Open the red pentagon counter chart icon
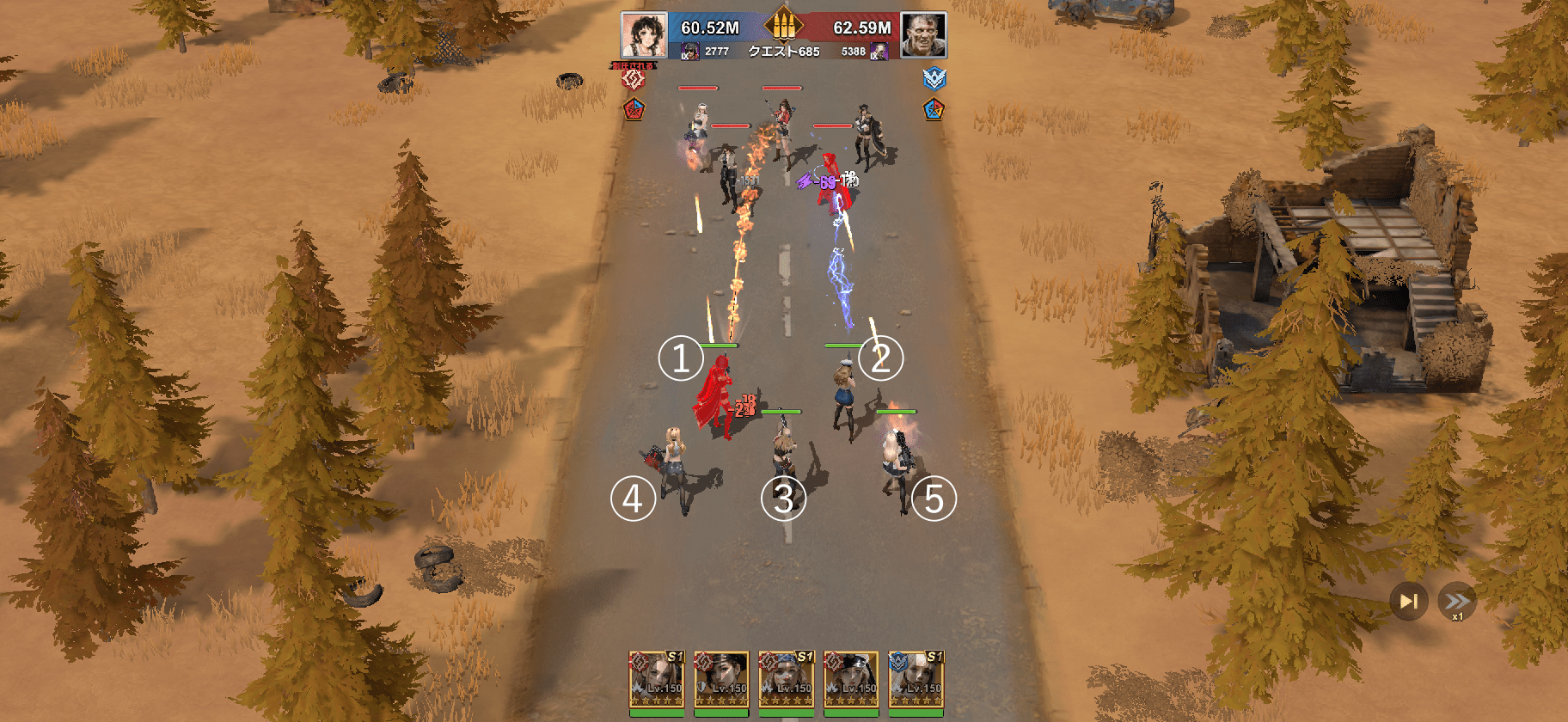This screenshot has height=722, width=1568. (634, 110)
